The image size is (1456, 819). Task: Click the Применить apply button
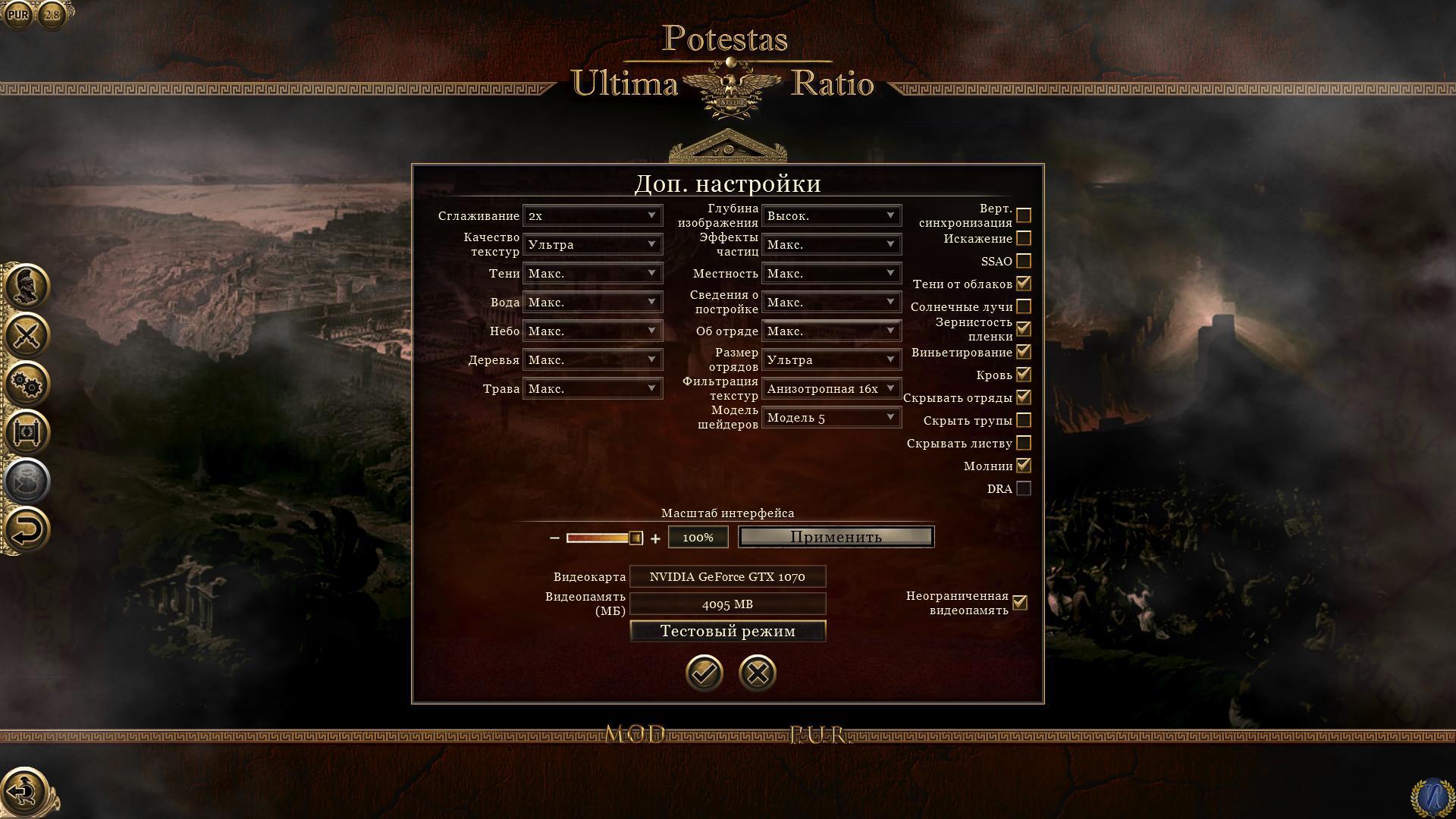tap(836, 537)
